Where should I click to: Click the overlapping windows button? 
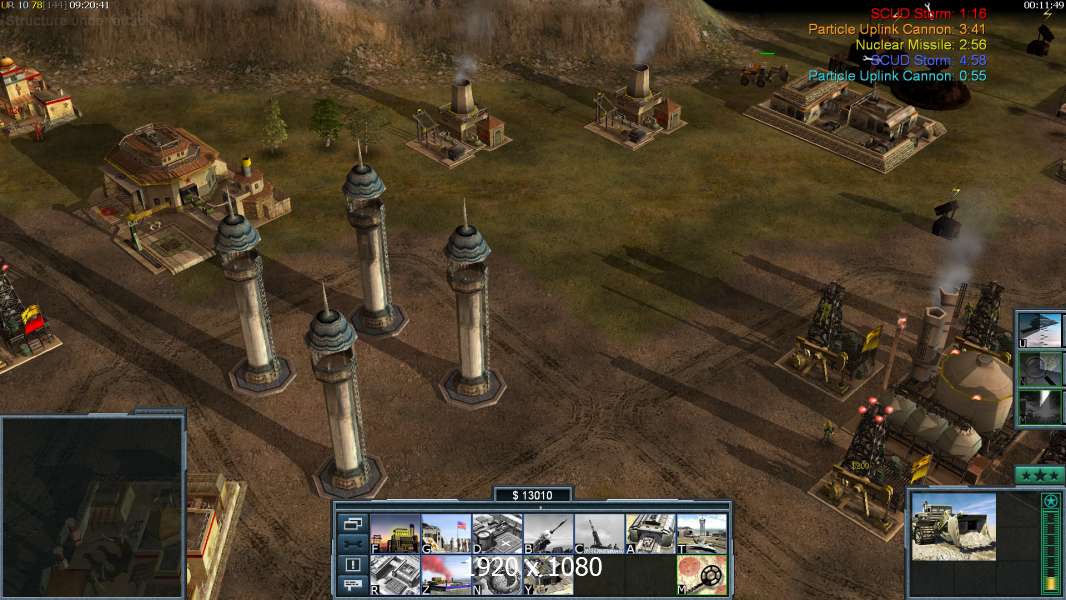(x=352, y=524)
